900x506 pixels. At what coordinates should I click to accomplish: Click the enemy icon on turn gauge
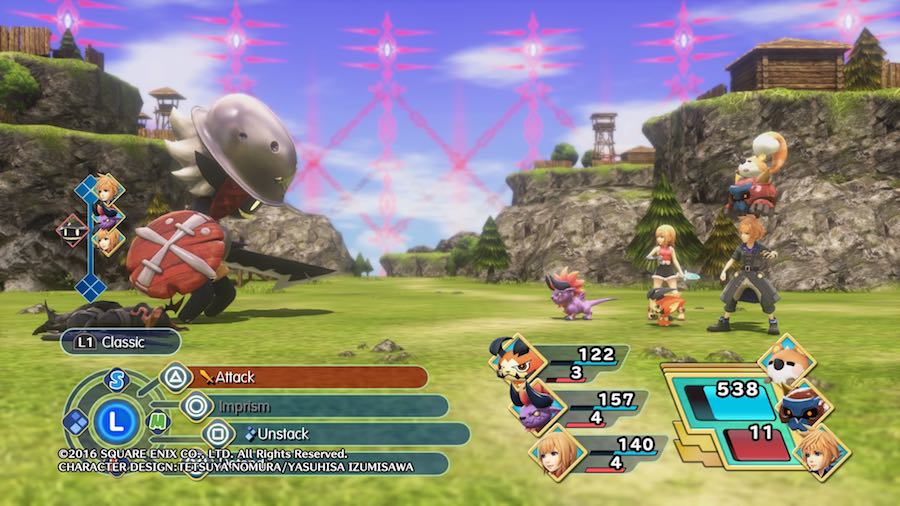(72, 230)
